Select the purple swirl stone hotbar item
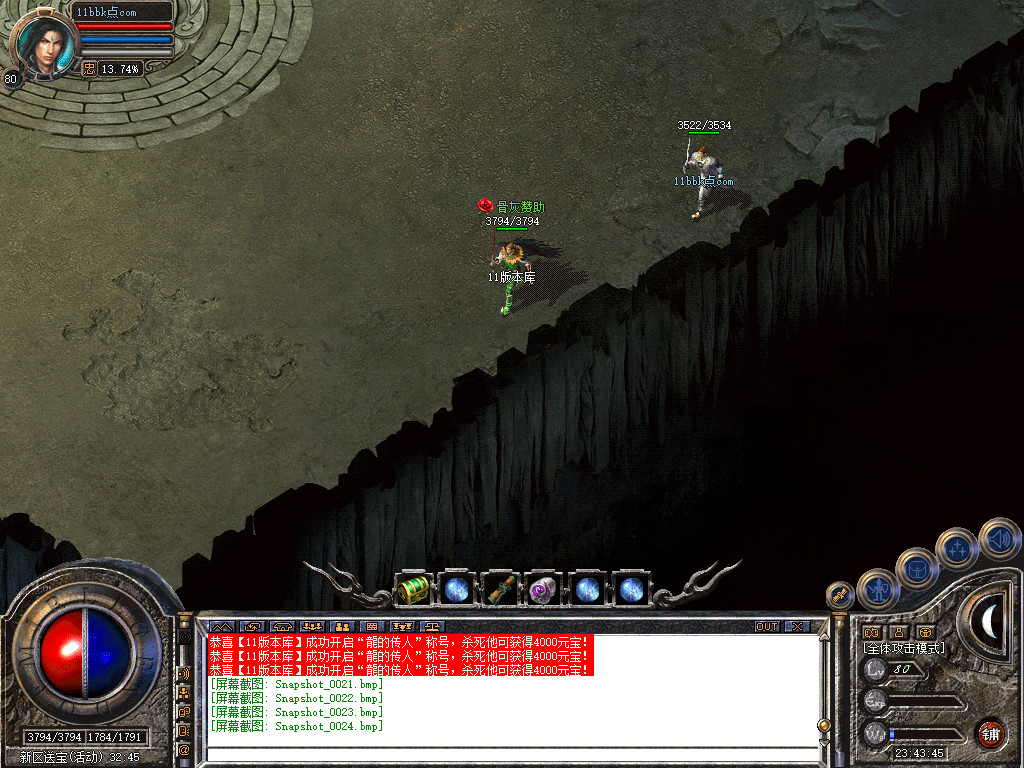This screenshot has height=768, width=1024. pos(542,589)
